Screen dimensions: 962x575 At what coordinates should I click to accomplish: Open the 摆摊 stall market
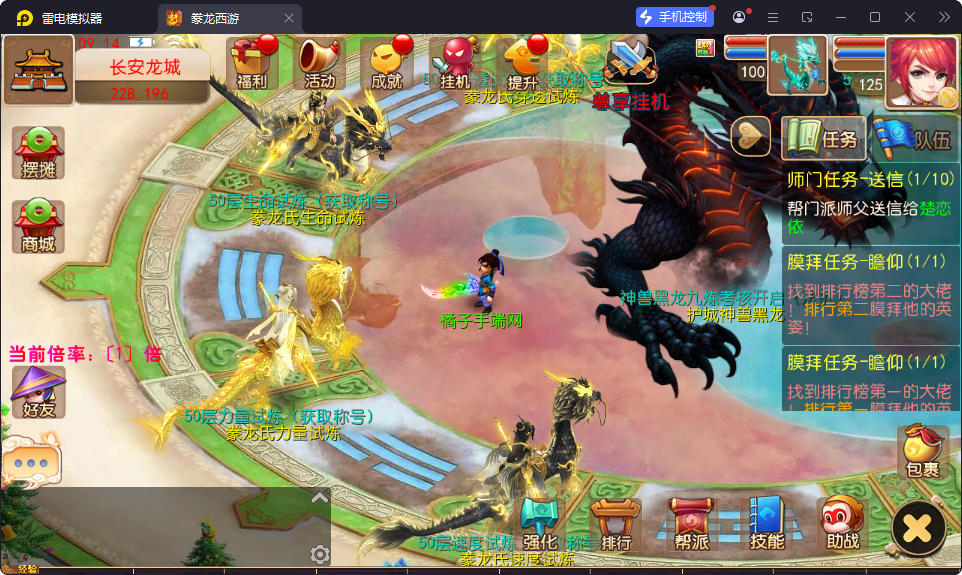click(38, 153)
